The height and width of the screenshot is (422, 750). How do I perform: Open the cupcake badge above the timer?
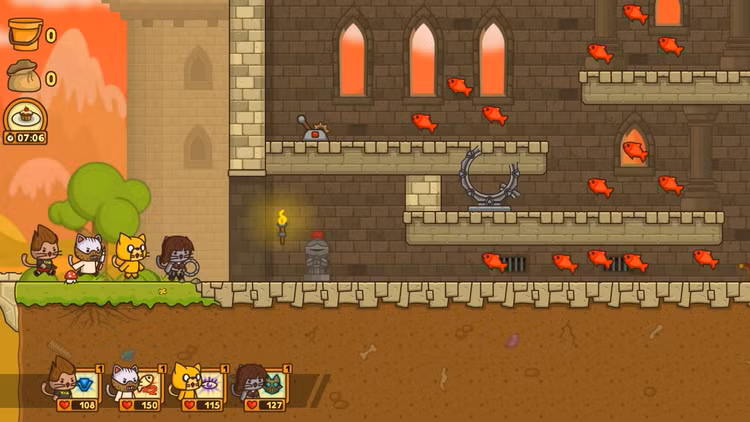pos(24,115)
